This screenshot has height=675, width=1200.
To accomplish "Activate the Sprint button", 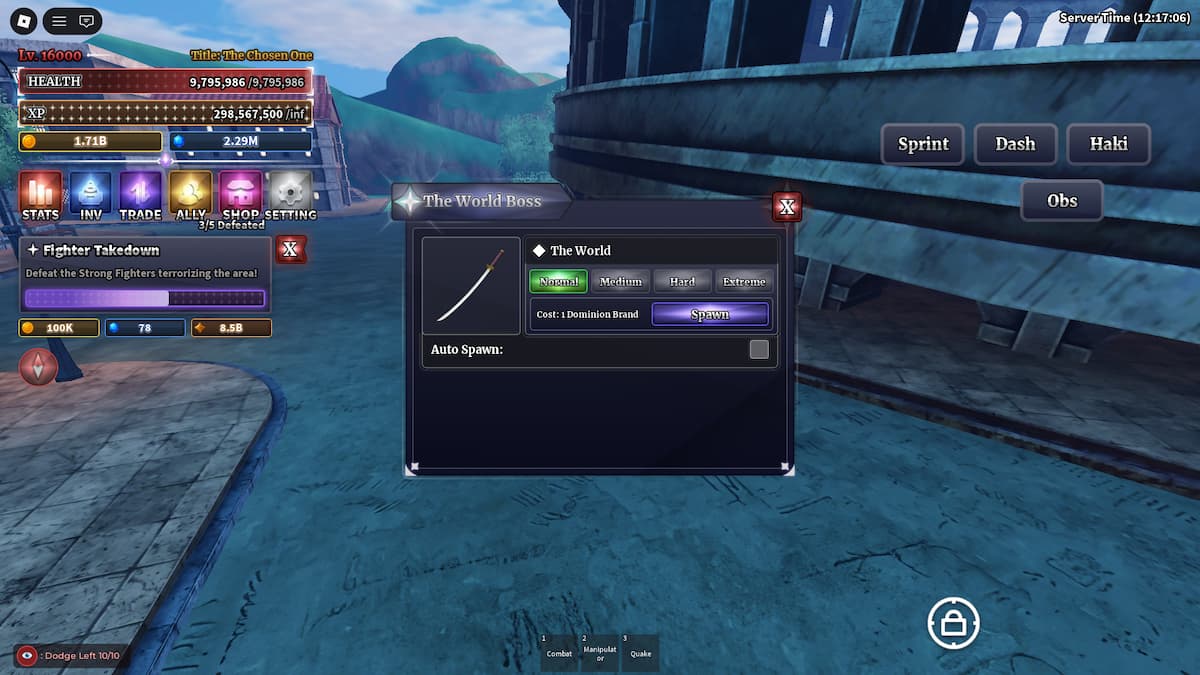I will click(x=922, y=144).
